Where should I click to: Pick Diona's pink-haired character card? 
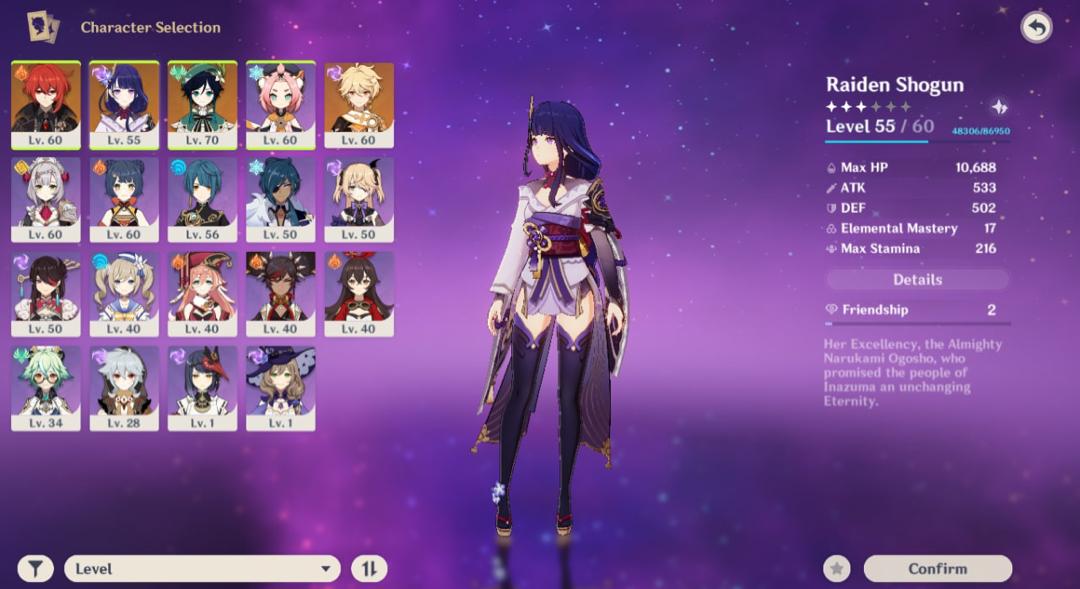(x=281, y=104)
